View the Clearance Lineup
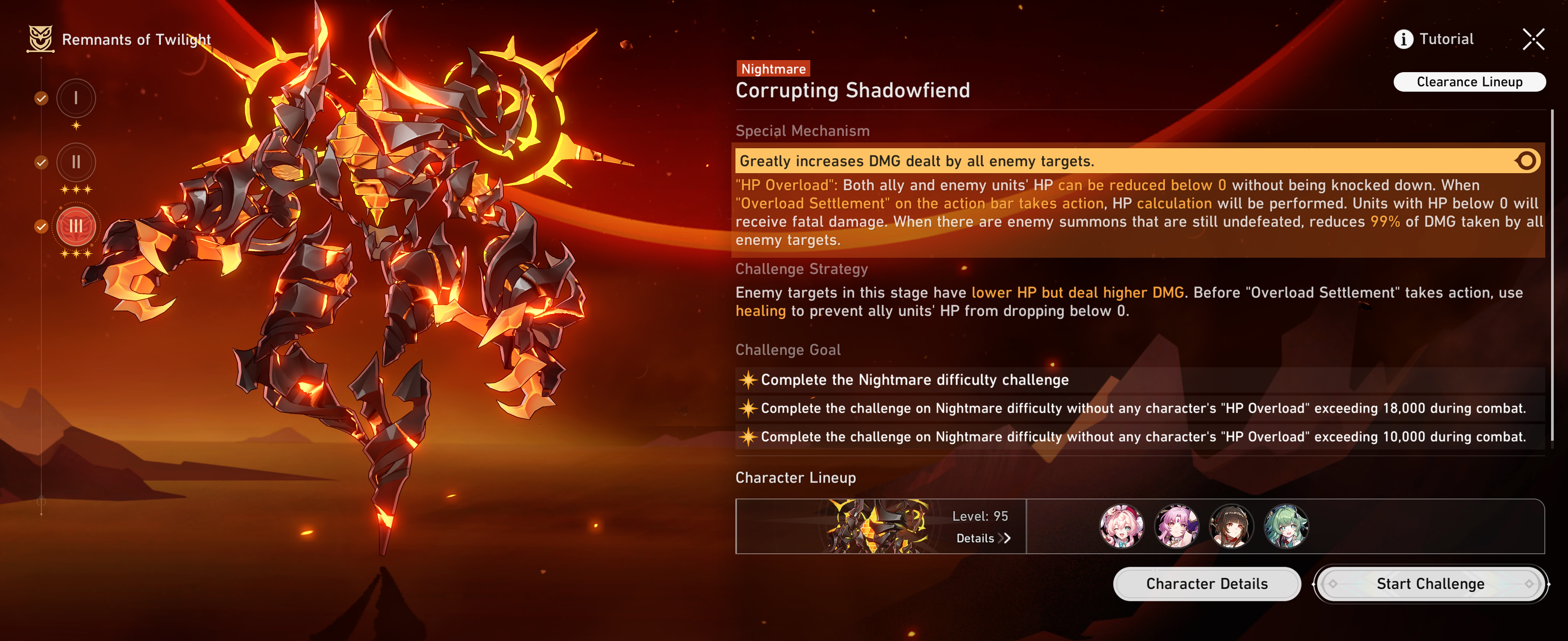The height and width of the screenshot is (641, 1568). (x=1469, y=82)
